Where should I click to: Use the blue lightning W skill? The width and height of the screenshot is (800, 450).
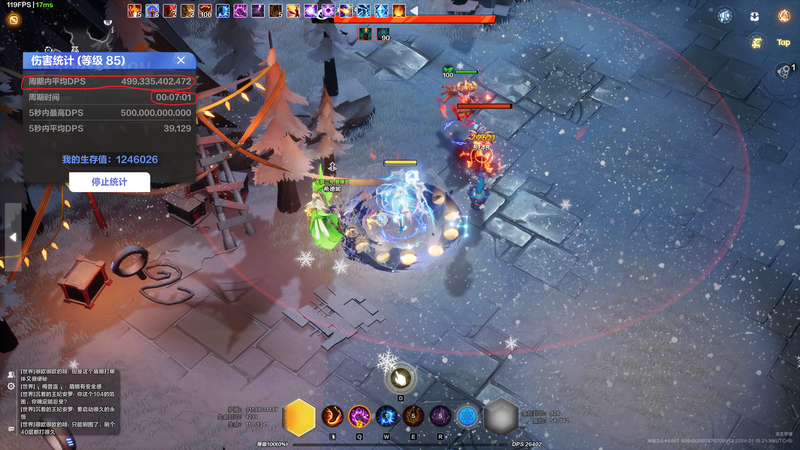click(x=387, y=415)
